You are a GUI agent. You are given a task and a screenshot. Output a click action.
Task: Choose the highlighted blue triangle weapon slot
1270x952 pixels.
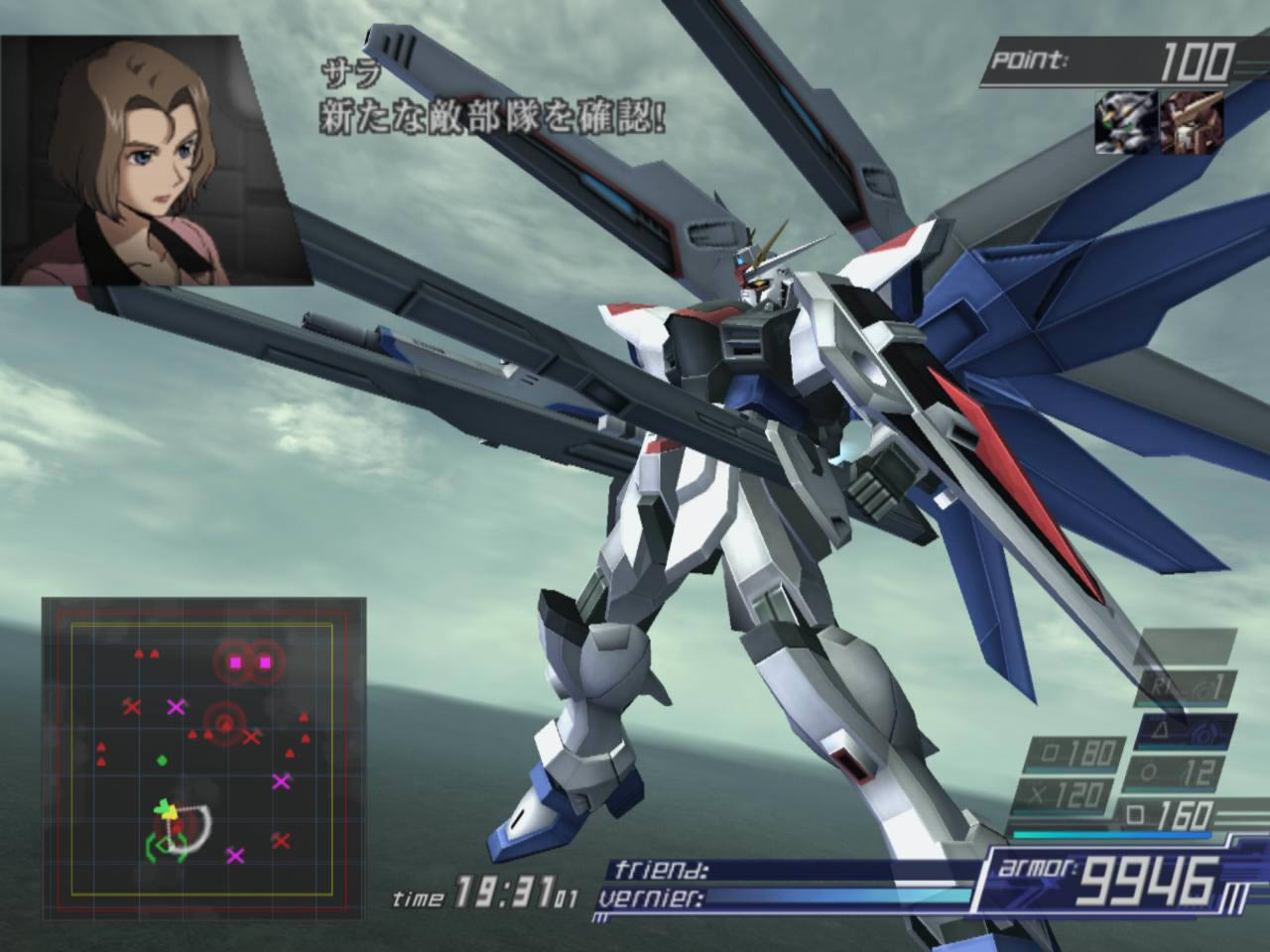point(1187,732)
